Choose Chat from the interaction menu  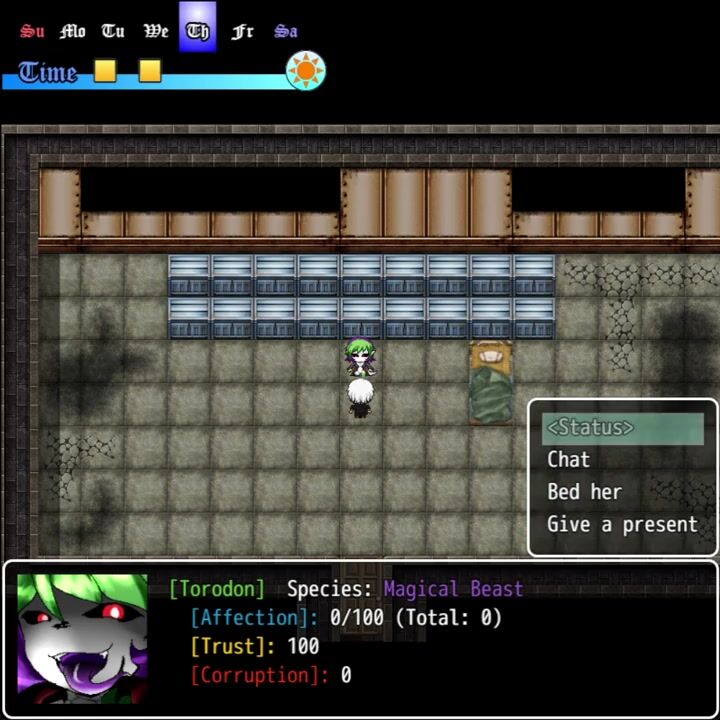(x=568, y=460)
